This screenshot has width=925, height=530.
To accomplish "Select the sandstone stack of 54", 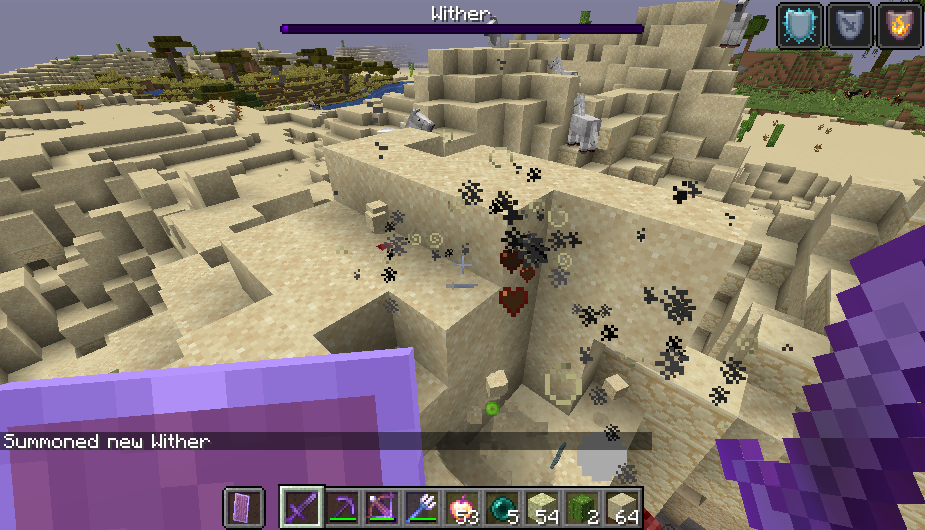I will [x=541, y=508].
